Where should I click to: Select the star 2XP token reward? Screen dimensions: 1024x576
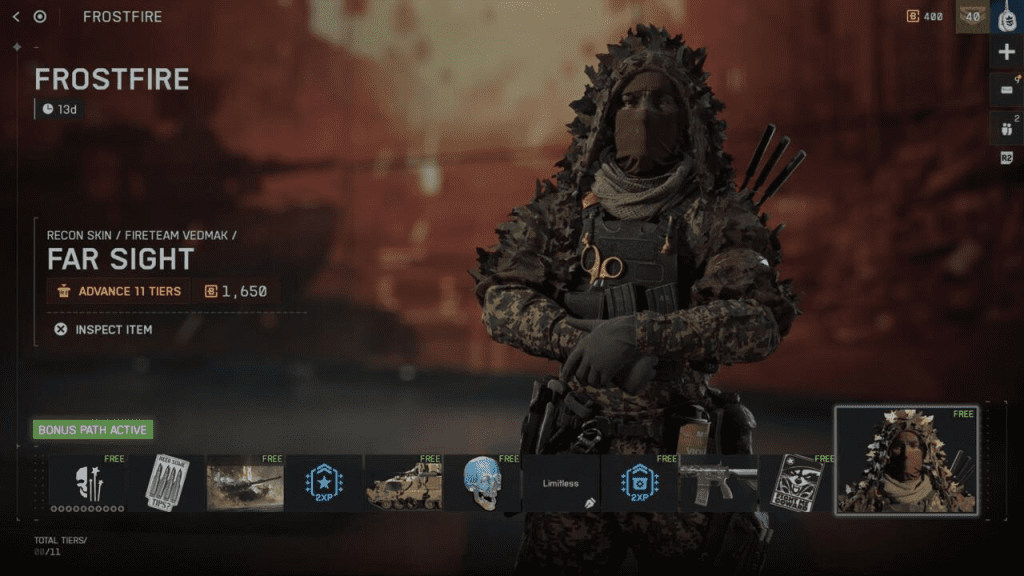(x=324, y=484)
